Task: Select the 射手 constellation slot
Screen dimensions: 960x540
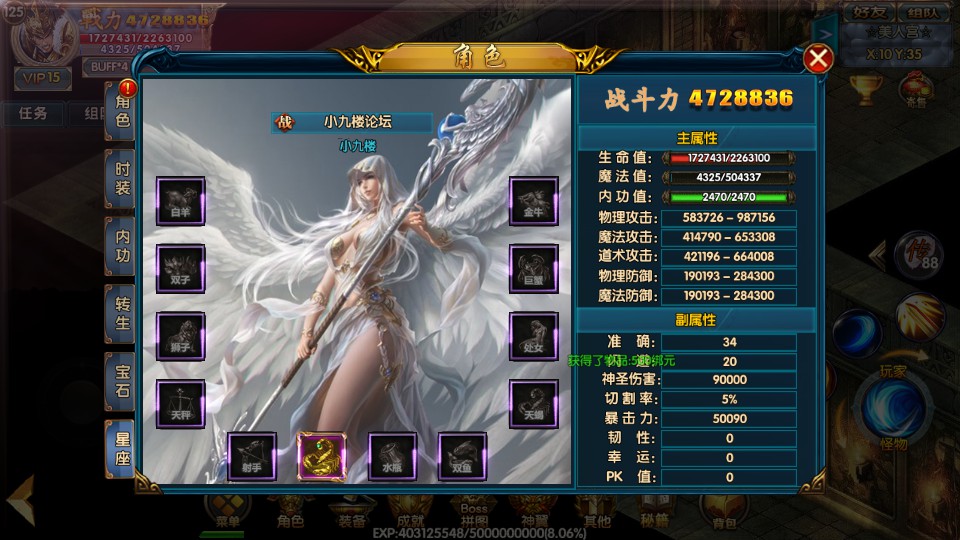Action: coord(252,457)
